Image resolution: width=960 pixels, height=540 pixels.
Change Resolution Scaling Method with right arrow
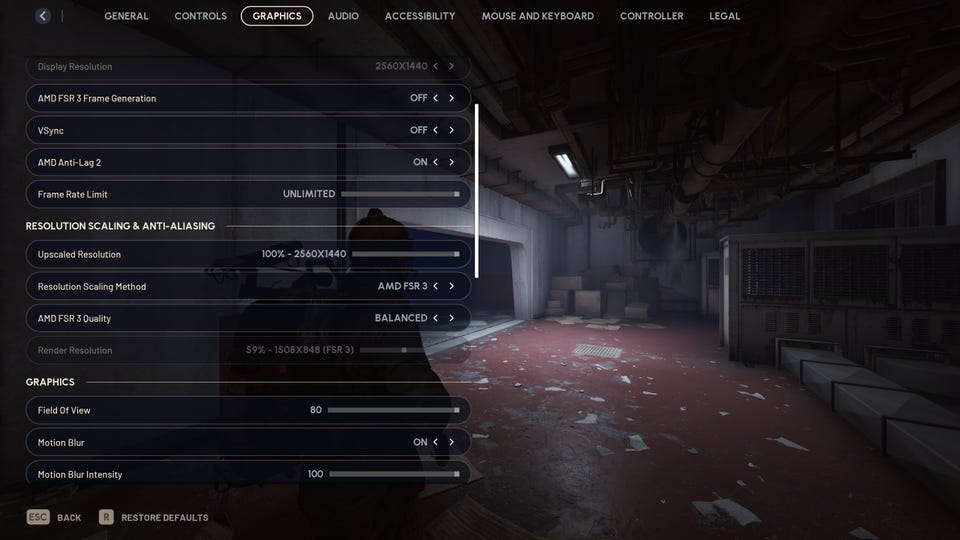(451, 286)
